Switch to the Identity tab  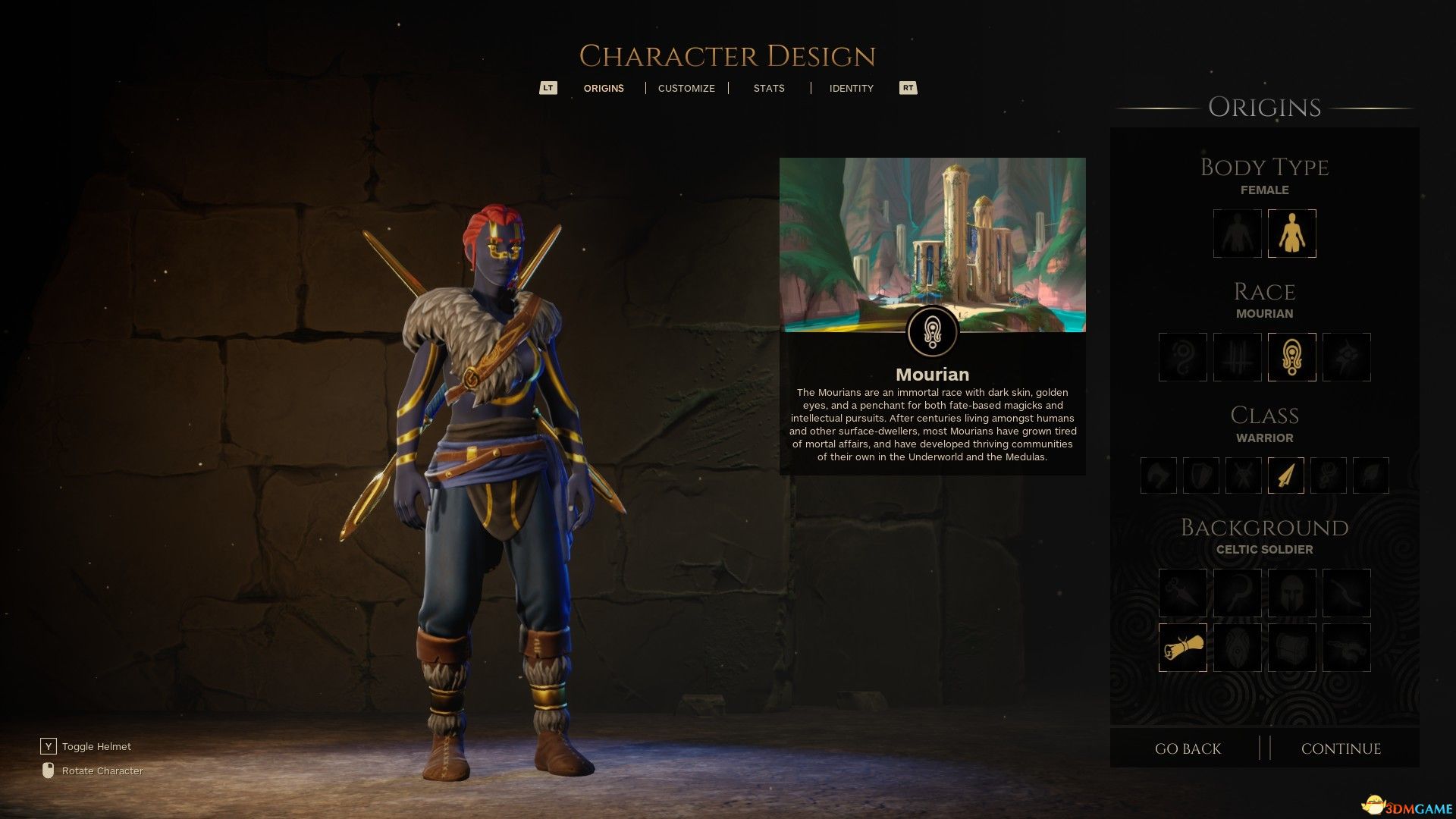pyautogui.click(x=851, y=88)
